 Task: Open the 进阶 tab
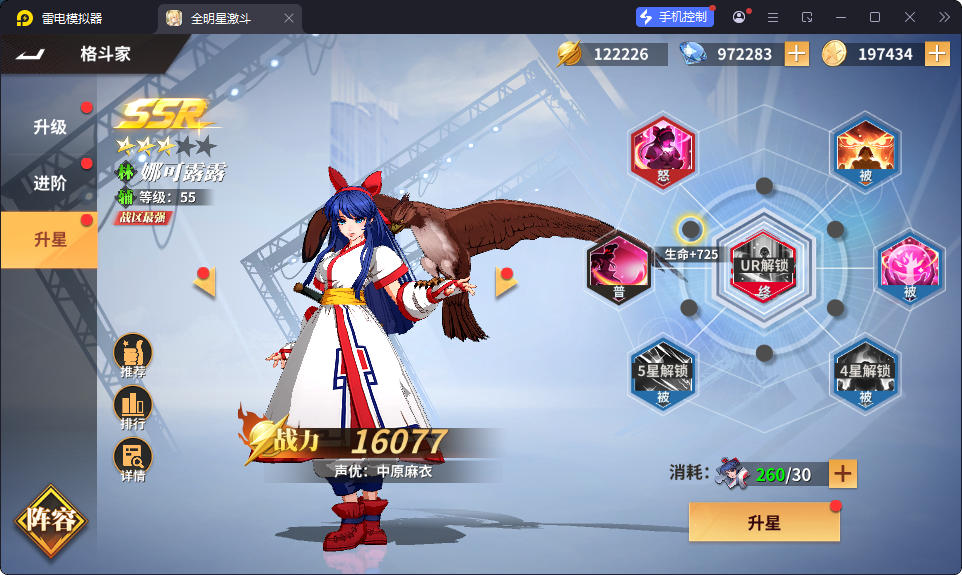(x=49, y=183)
